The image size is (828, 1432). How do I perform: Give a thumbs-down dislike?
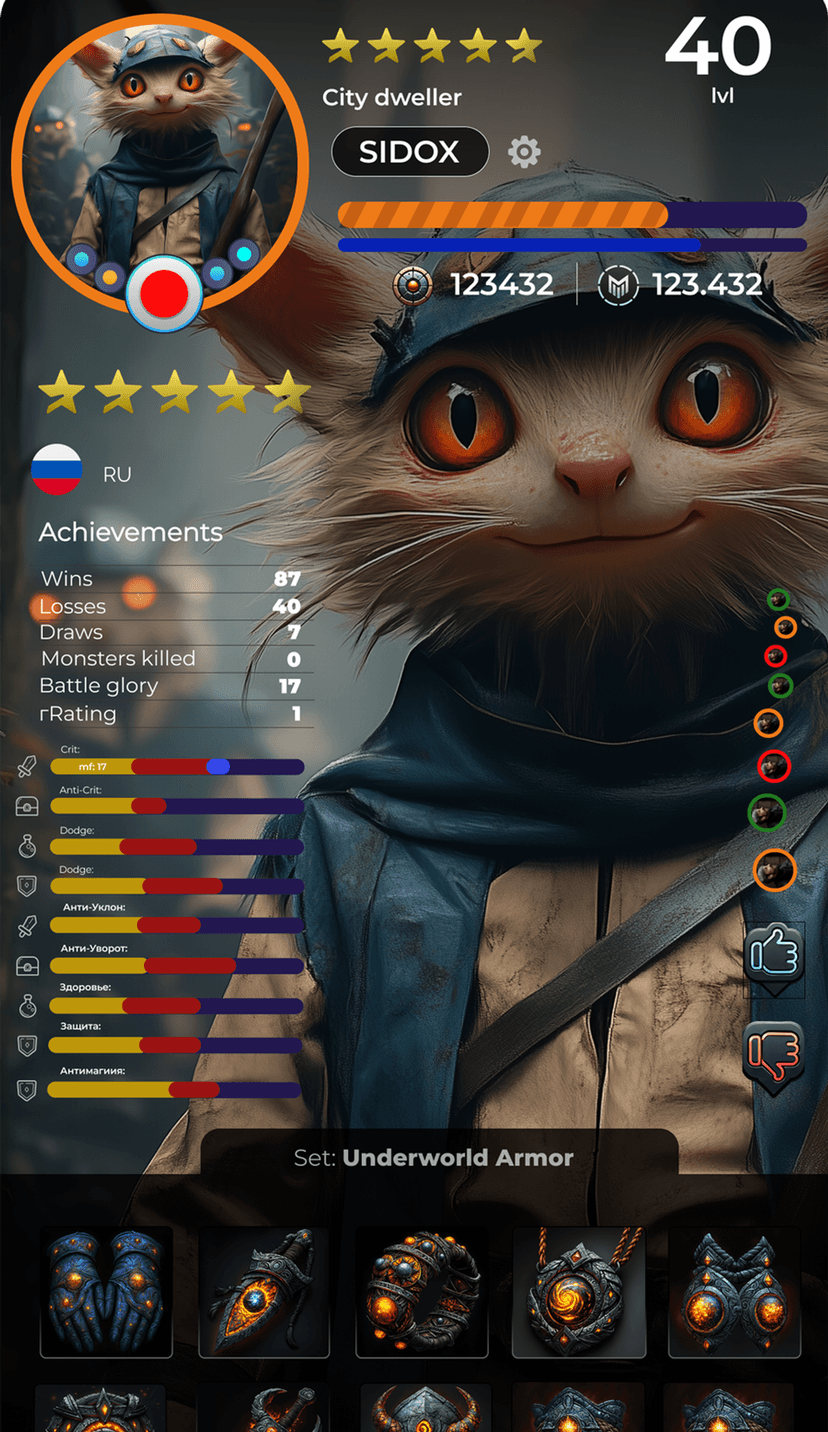(774, 1052)
